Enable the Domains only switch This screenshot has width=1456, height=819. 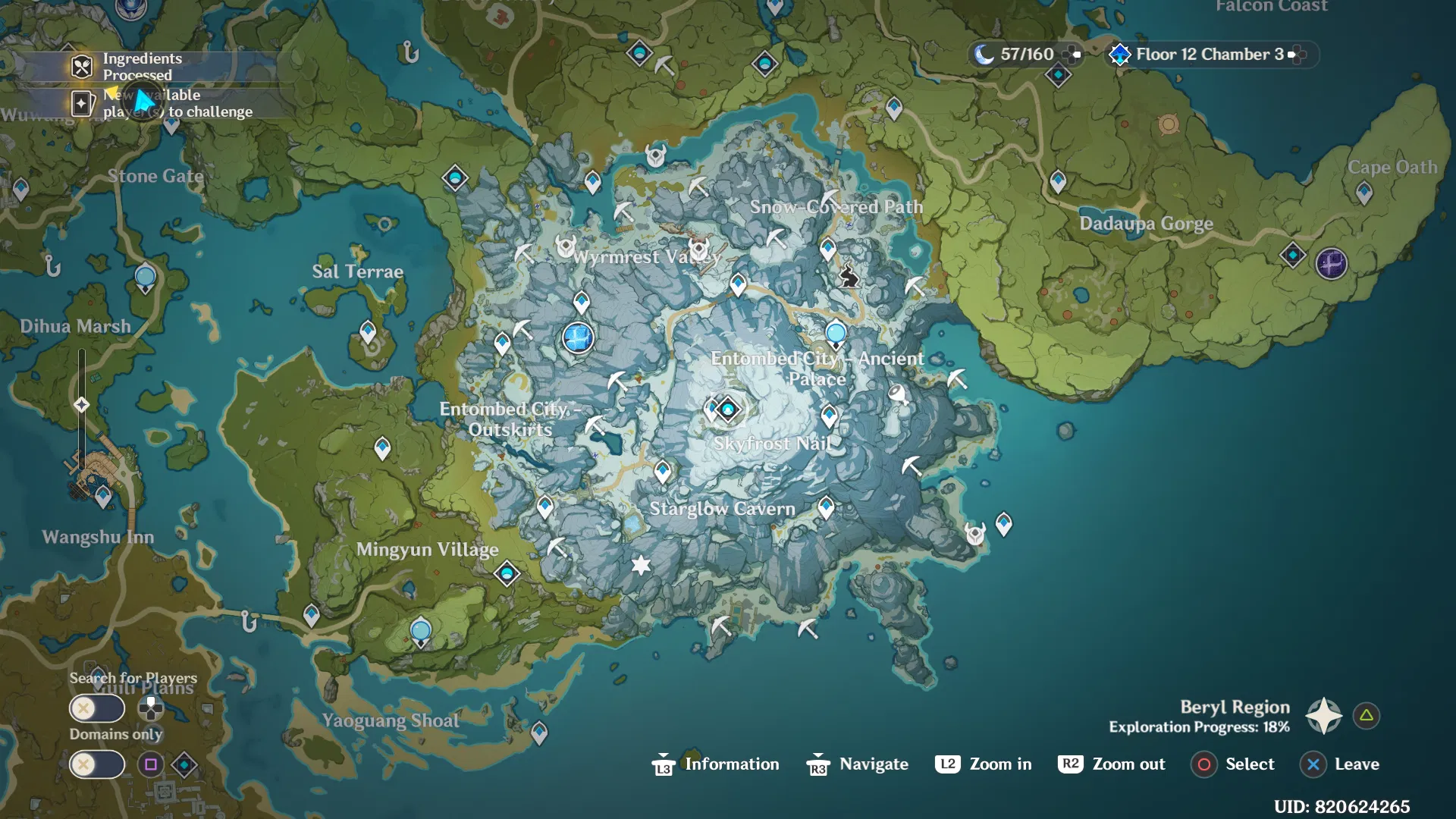97,764
